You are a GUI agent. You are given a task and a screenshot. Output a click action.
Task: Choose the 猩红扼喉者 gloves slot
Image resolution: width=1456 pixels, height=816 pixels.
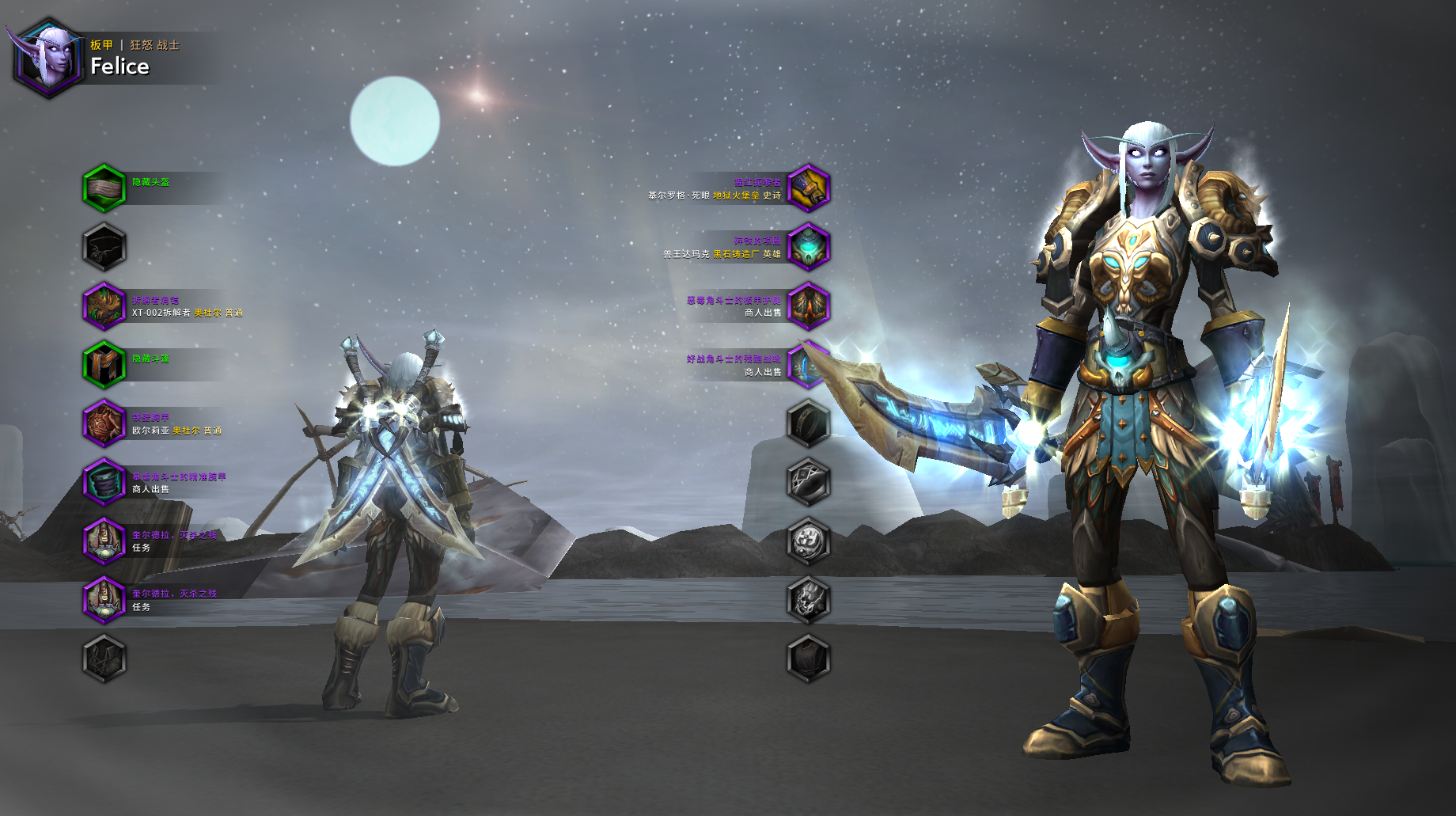coord(808,189)
